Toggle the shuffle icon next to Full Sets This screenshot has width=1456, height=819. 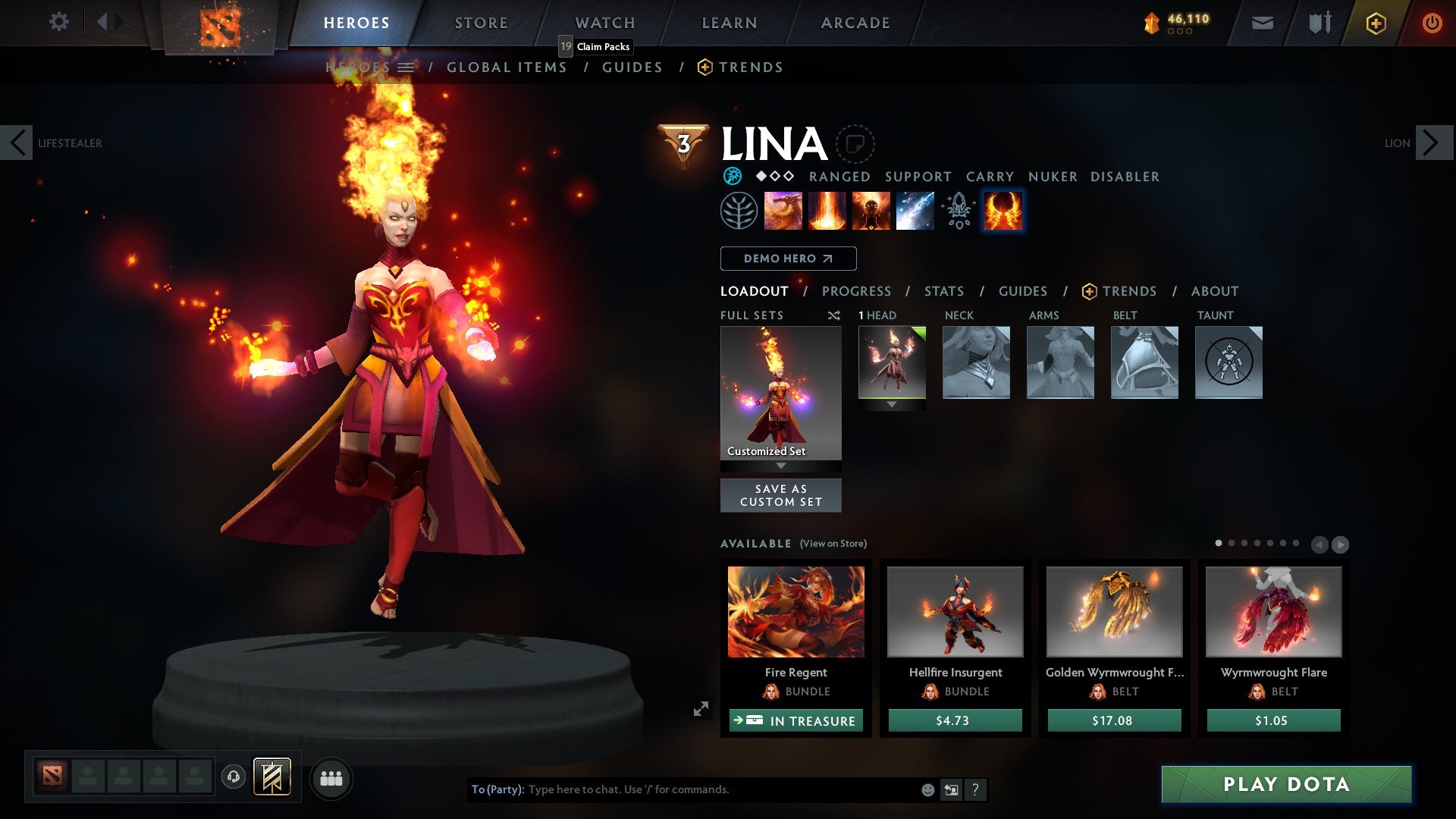coord(833,315)
